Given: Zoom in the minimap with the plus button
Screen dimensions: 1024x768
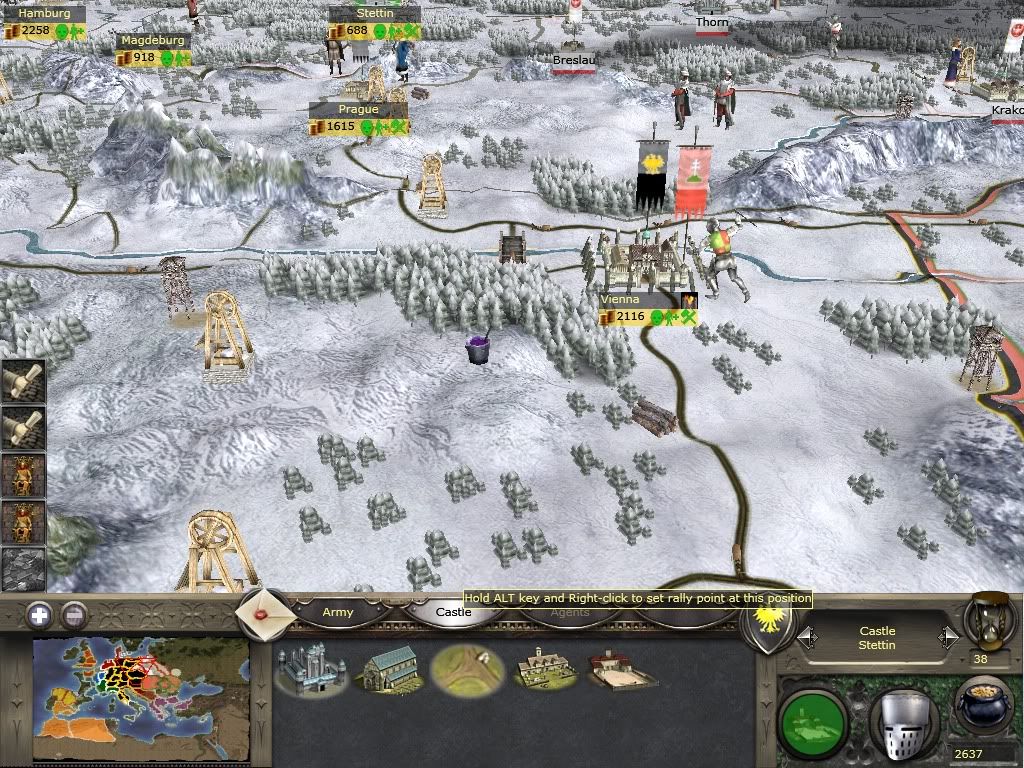Looking at the screenshot, I should coord(39,615).
